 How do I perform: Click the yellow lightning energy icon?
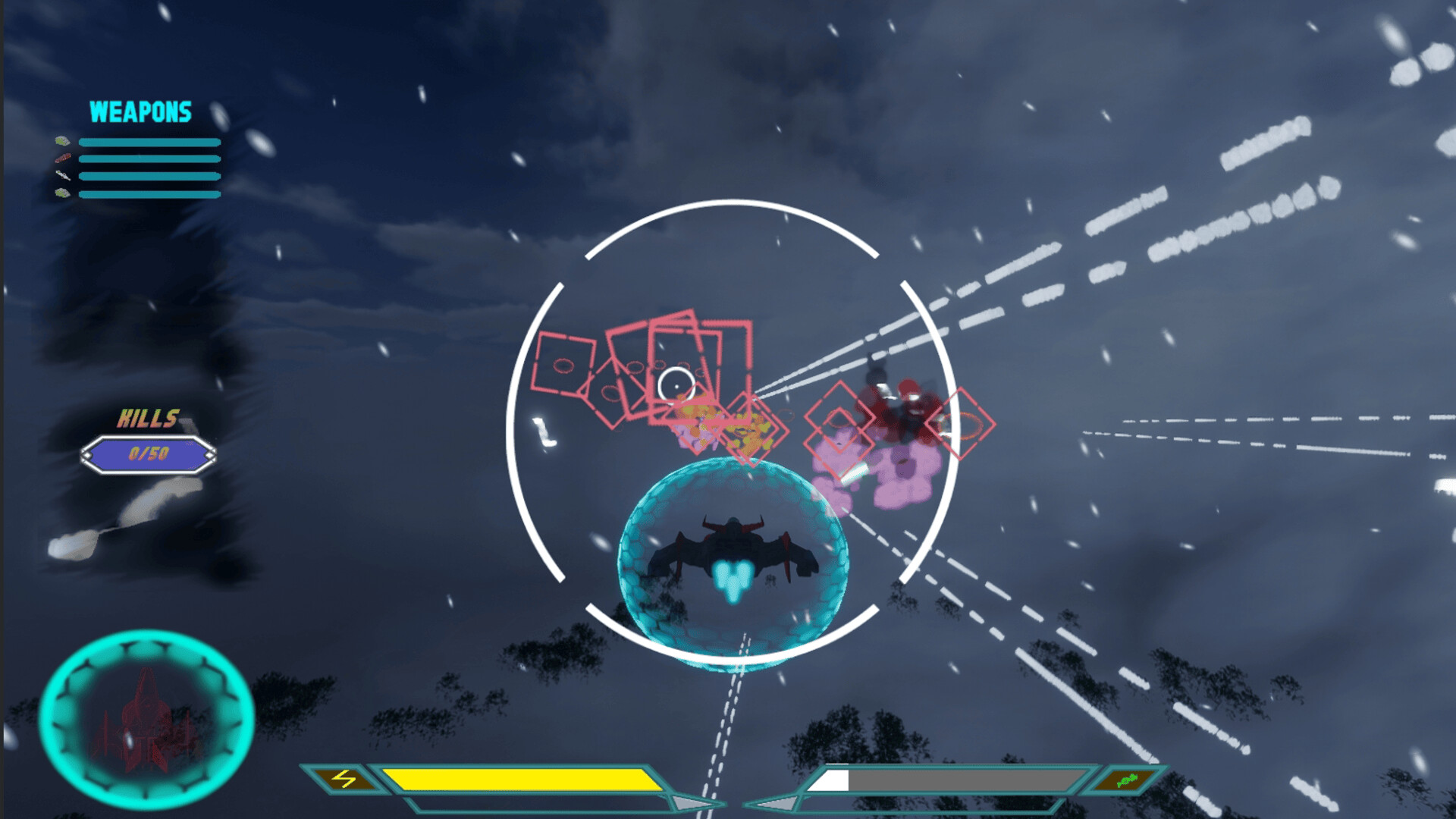click(x=345, y=780)
